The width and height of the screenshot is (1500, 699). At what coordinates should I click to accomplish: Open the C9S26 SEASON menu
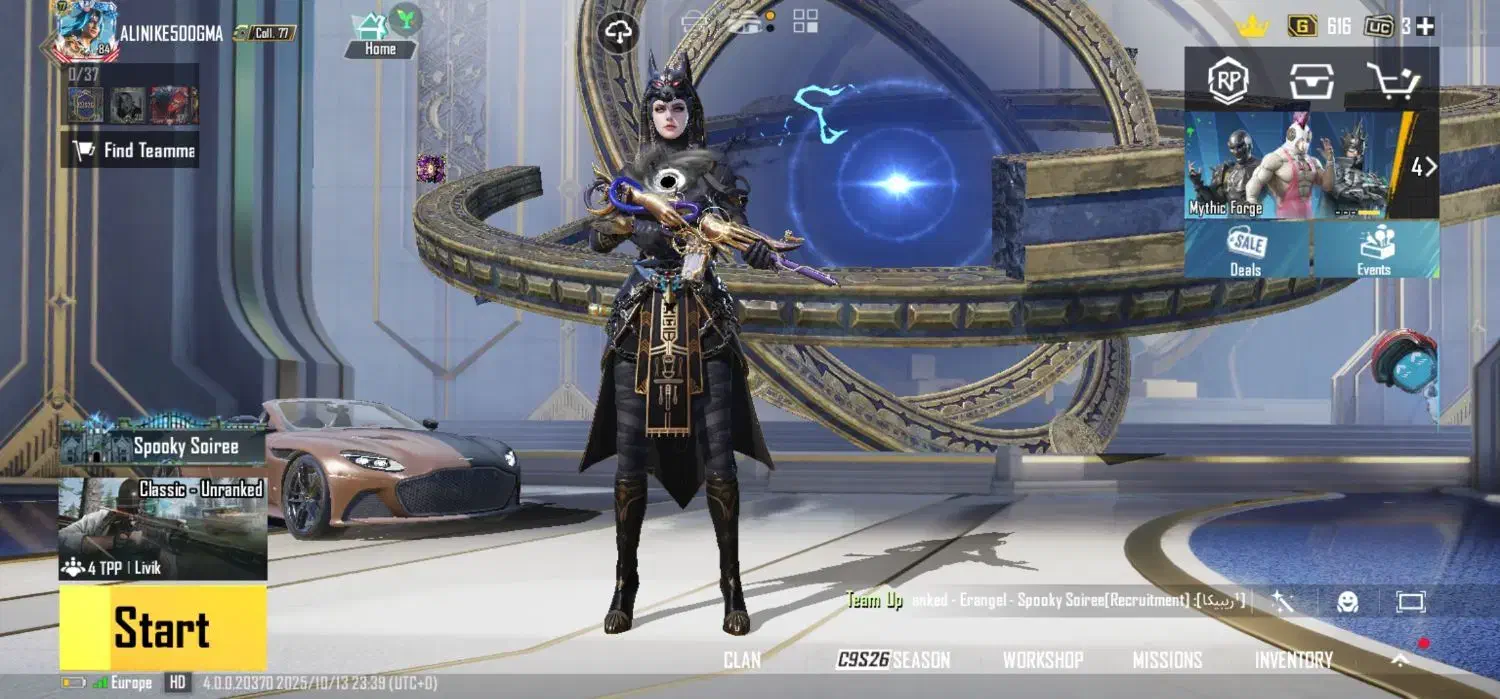coord(893,660)
